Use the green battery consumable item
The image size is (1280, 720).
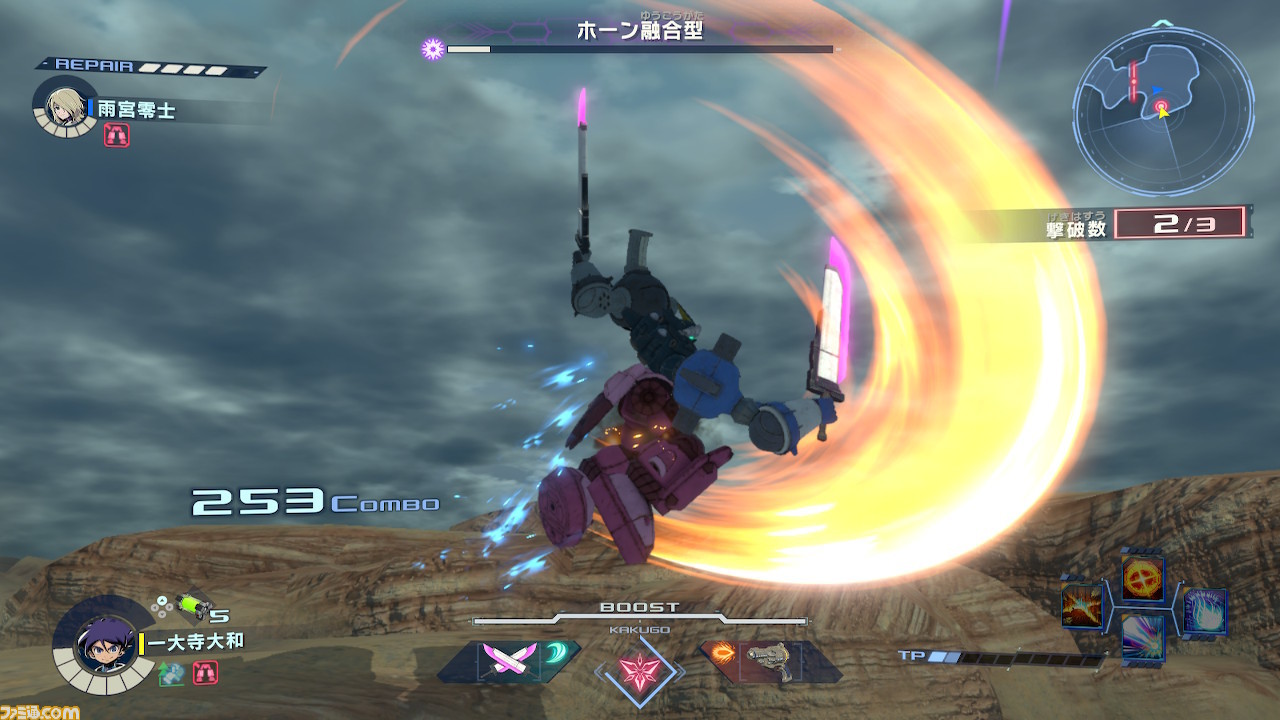[190, 606]
